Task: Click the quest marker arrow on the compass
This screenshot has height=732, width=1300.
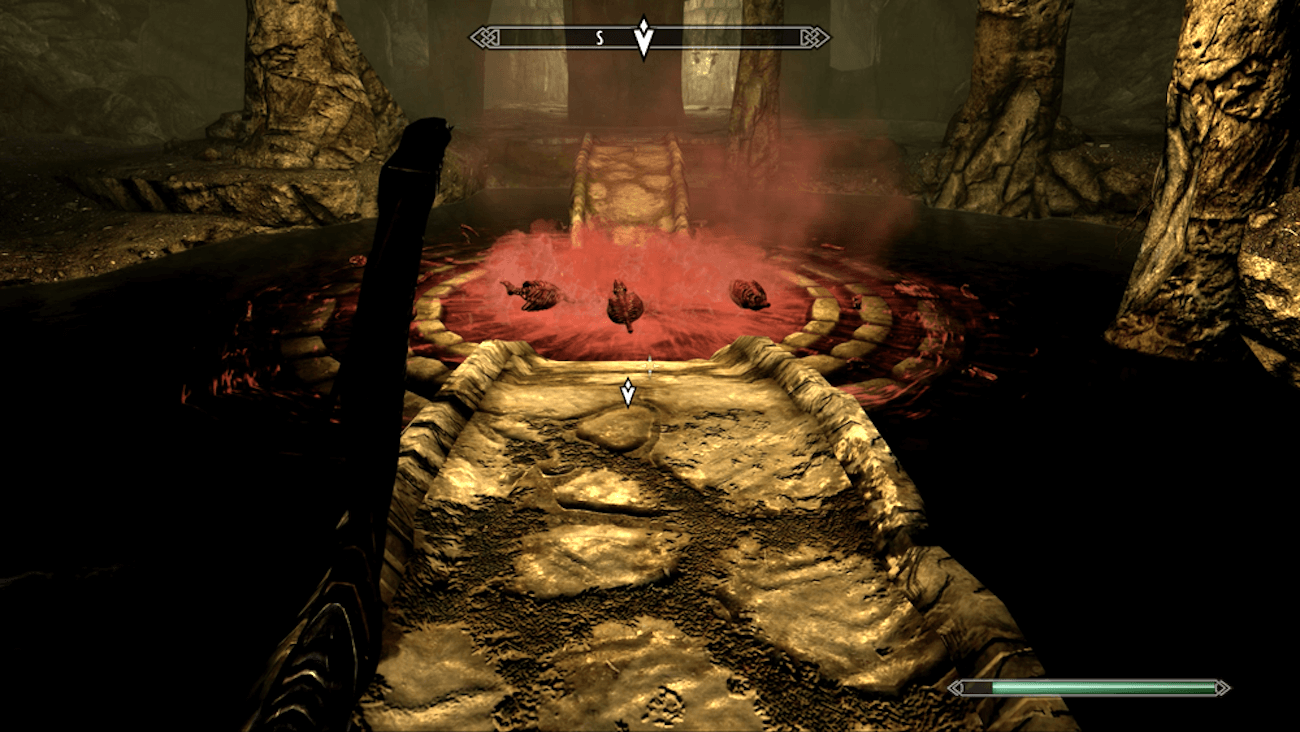Action: pyautogui.click(x=645, y=39)
